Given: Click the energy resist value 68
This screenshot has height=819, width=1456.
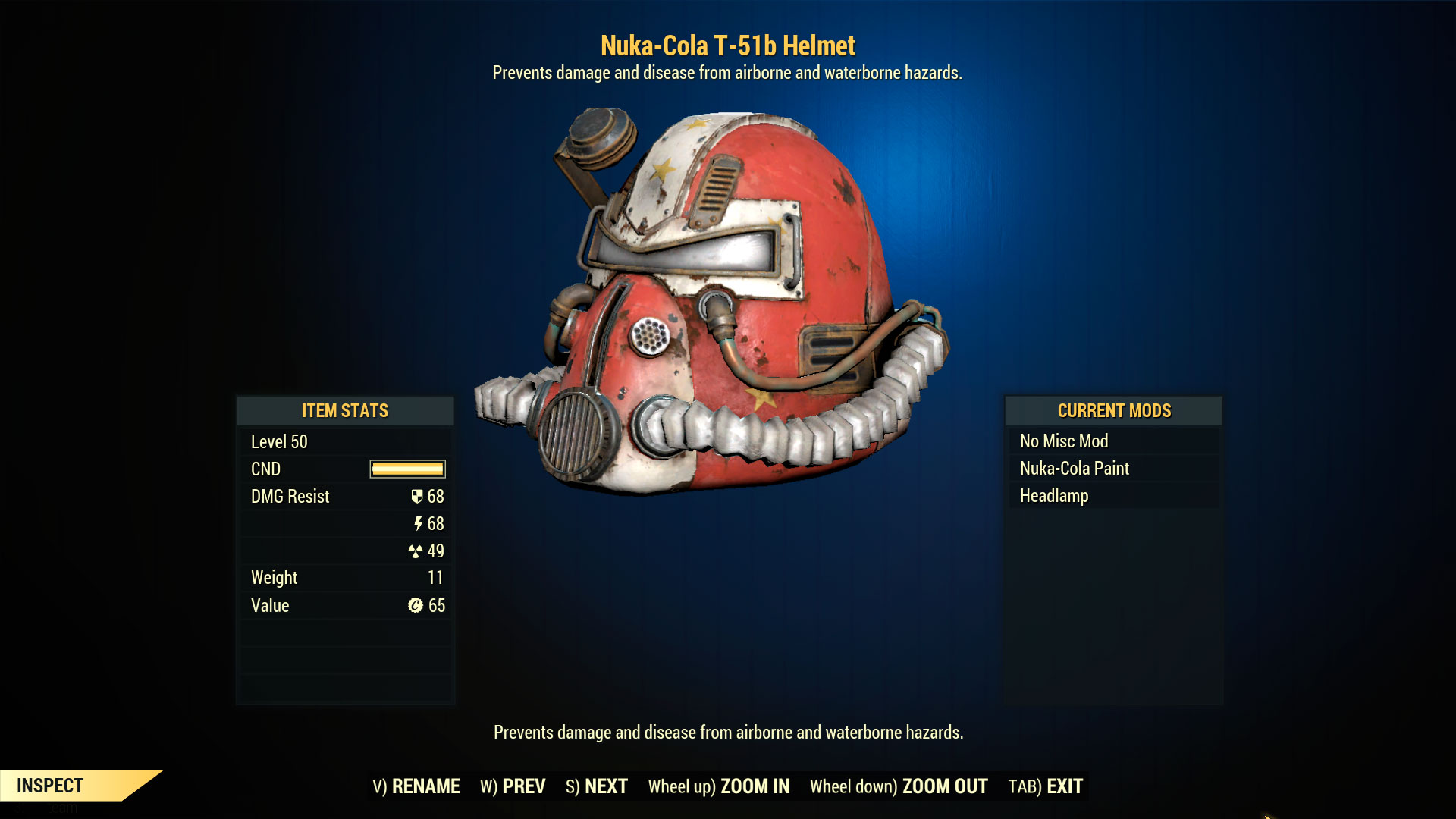Looking at the screenshot, I should [x=438, y=523].
